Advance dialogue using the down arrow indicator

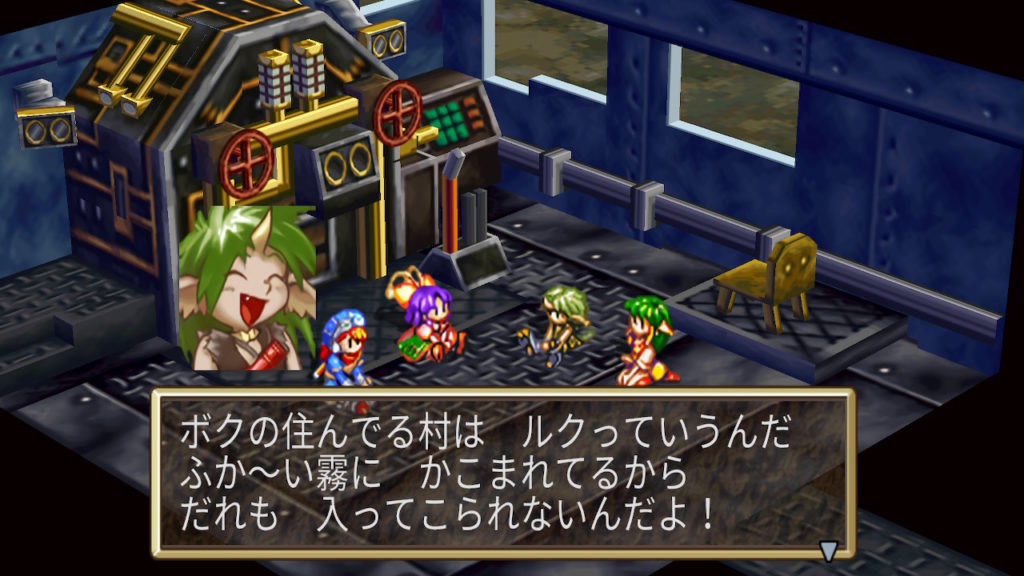[x=828, y=548]
